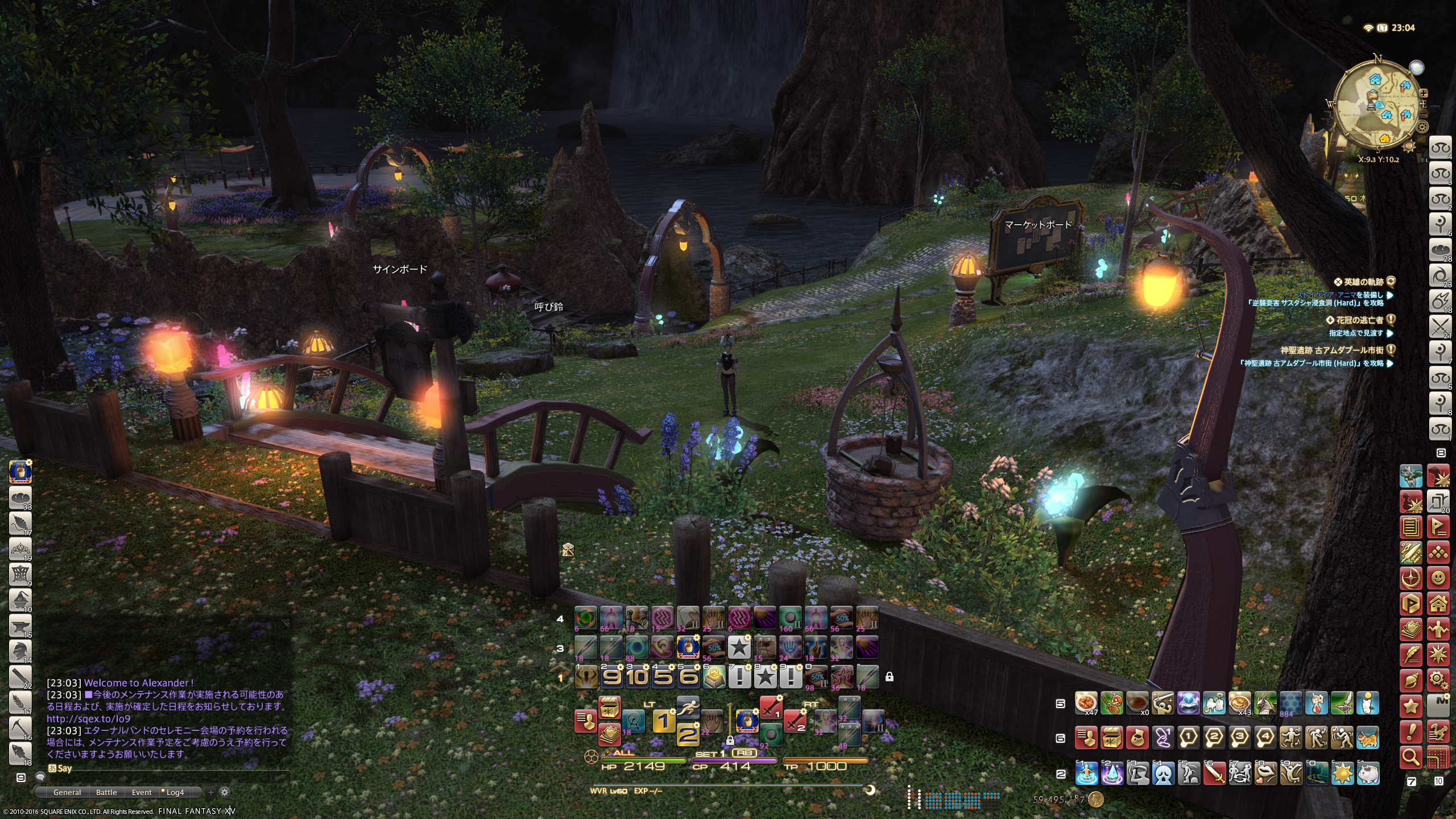Screen dimensions: 1456x819
Task: Open system configuration gears icon
Action: point(1438,680)
